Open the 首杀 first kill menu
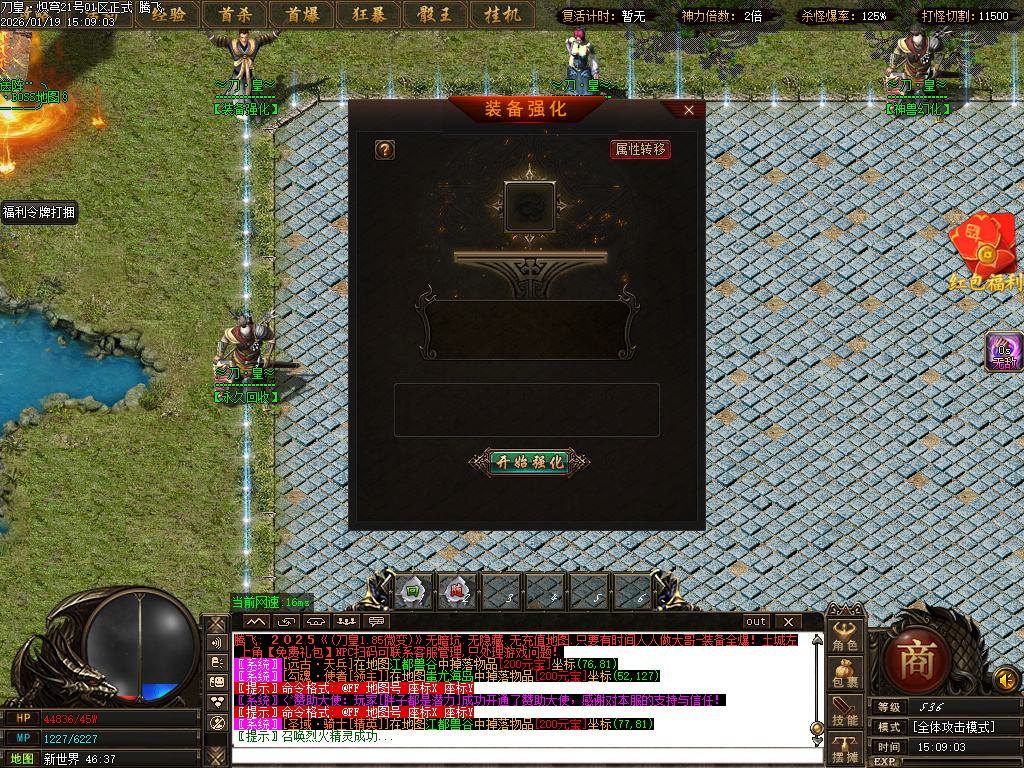 234,14
